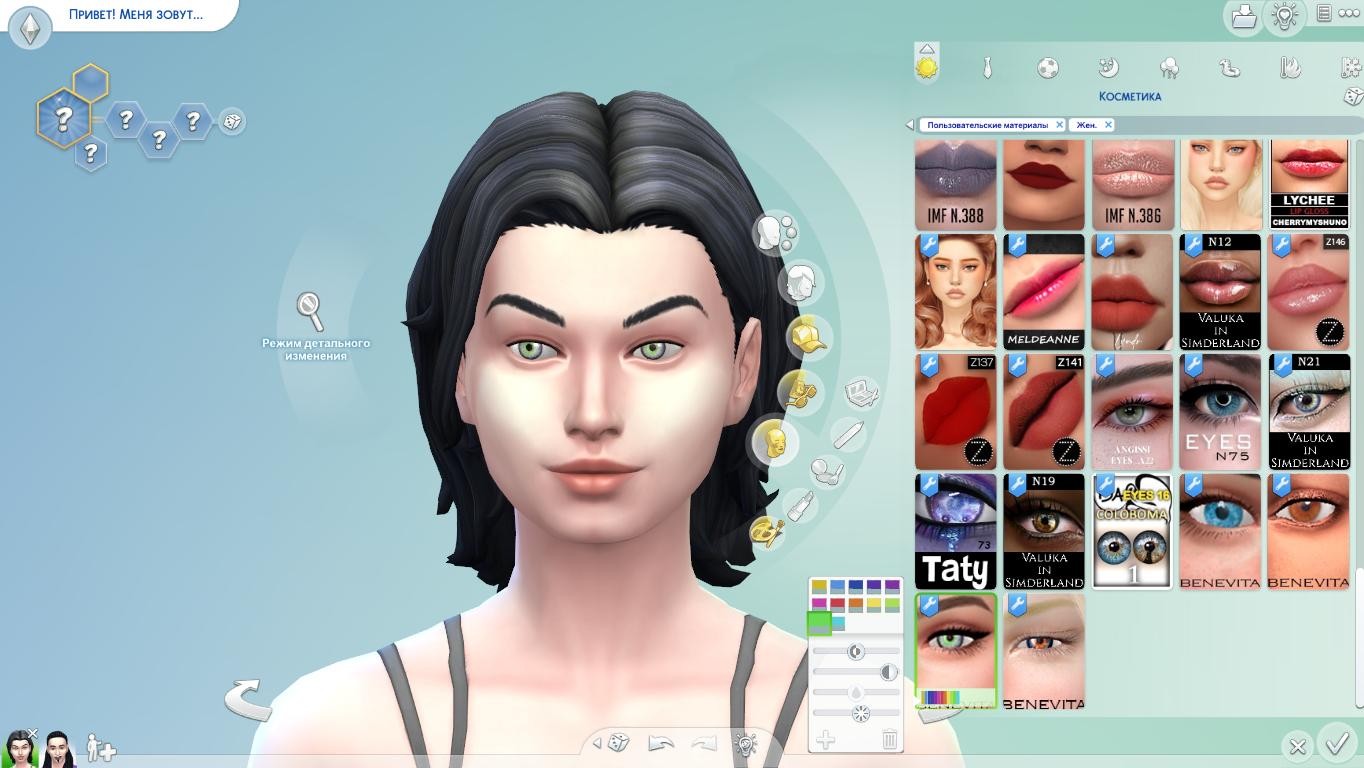Choose the Coloboma Eyes 16 thumbnail
Image resolution: width=1364 pixels, height=768 pixels.
1132,531
